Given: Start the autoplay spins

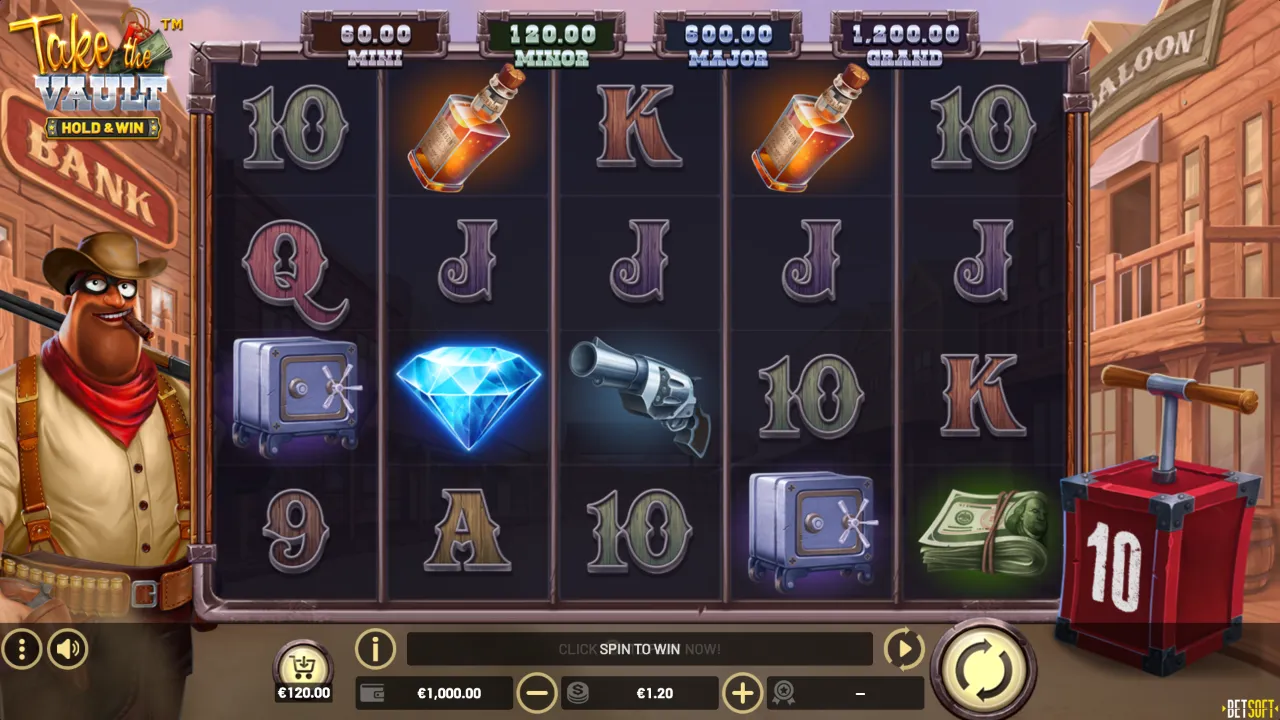Looking at the screenshot, I should pos(903,649).
